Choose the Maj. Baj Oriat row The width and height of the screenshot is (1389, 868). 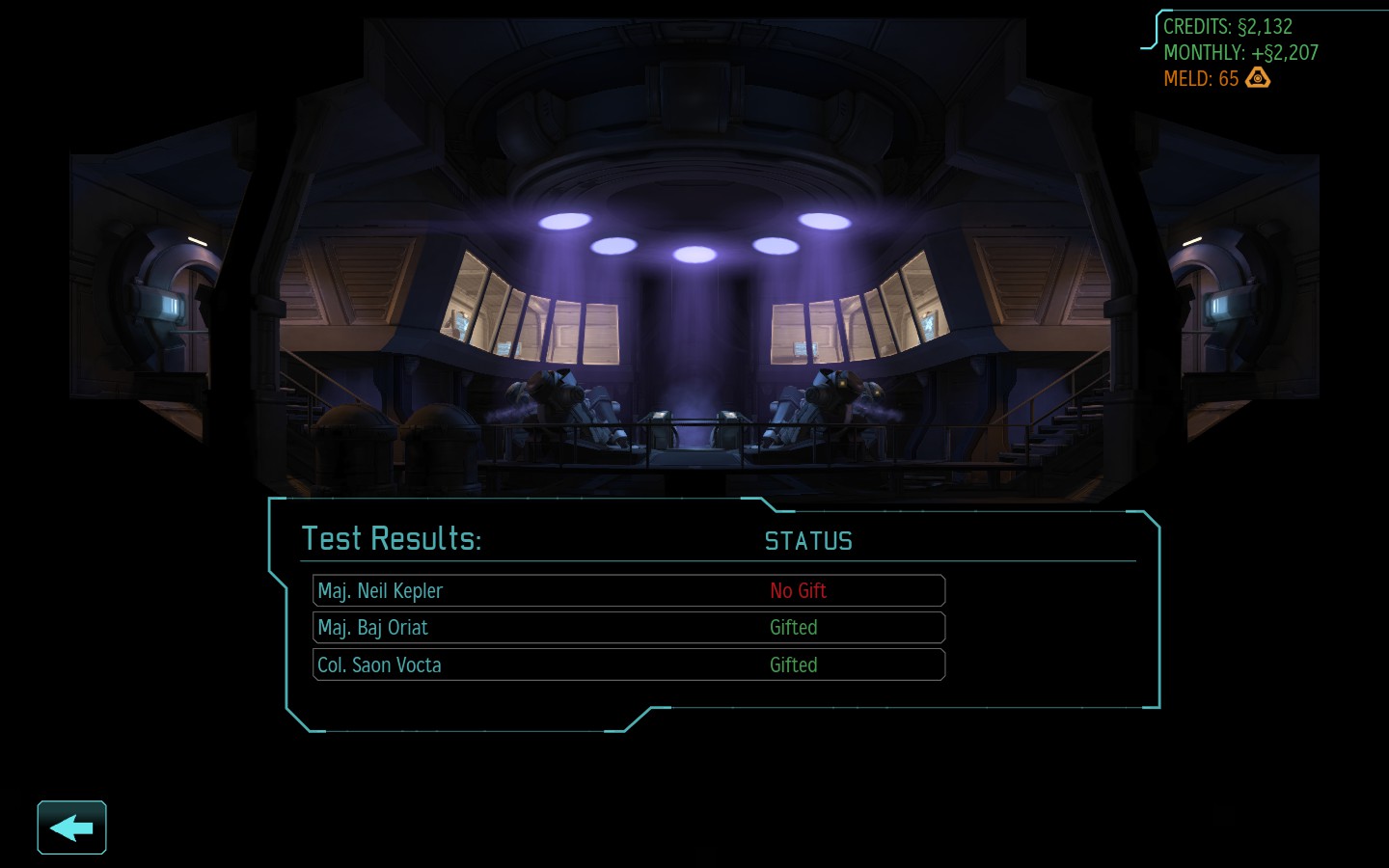click(x=628, y=628)
